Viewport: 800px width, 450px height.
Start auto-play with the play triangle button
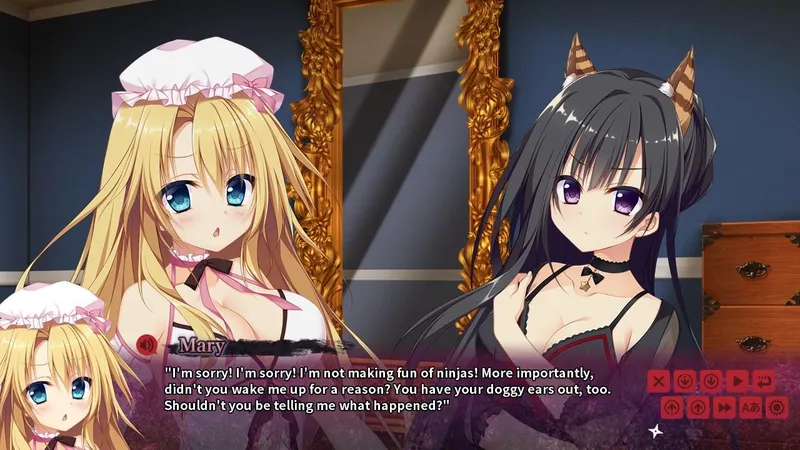[738, 381]
